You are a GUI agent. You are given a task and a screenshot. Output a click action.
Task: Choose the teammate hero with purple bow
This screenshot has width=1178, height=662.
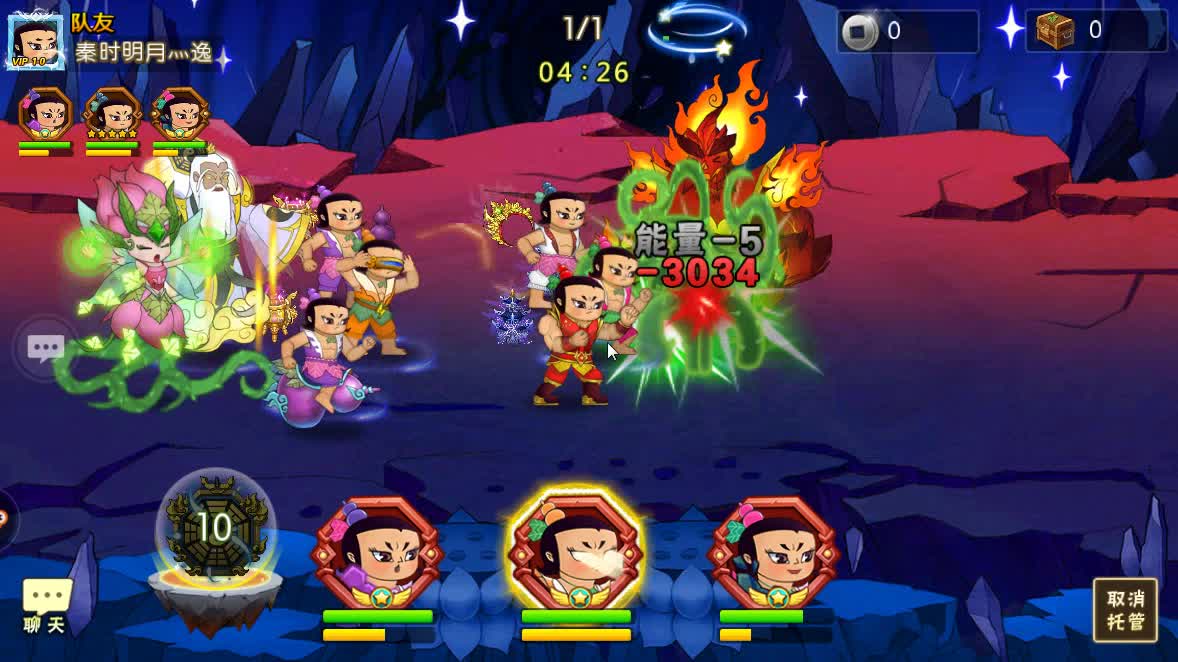(46, 114)
